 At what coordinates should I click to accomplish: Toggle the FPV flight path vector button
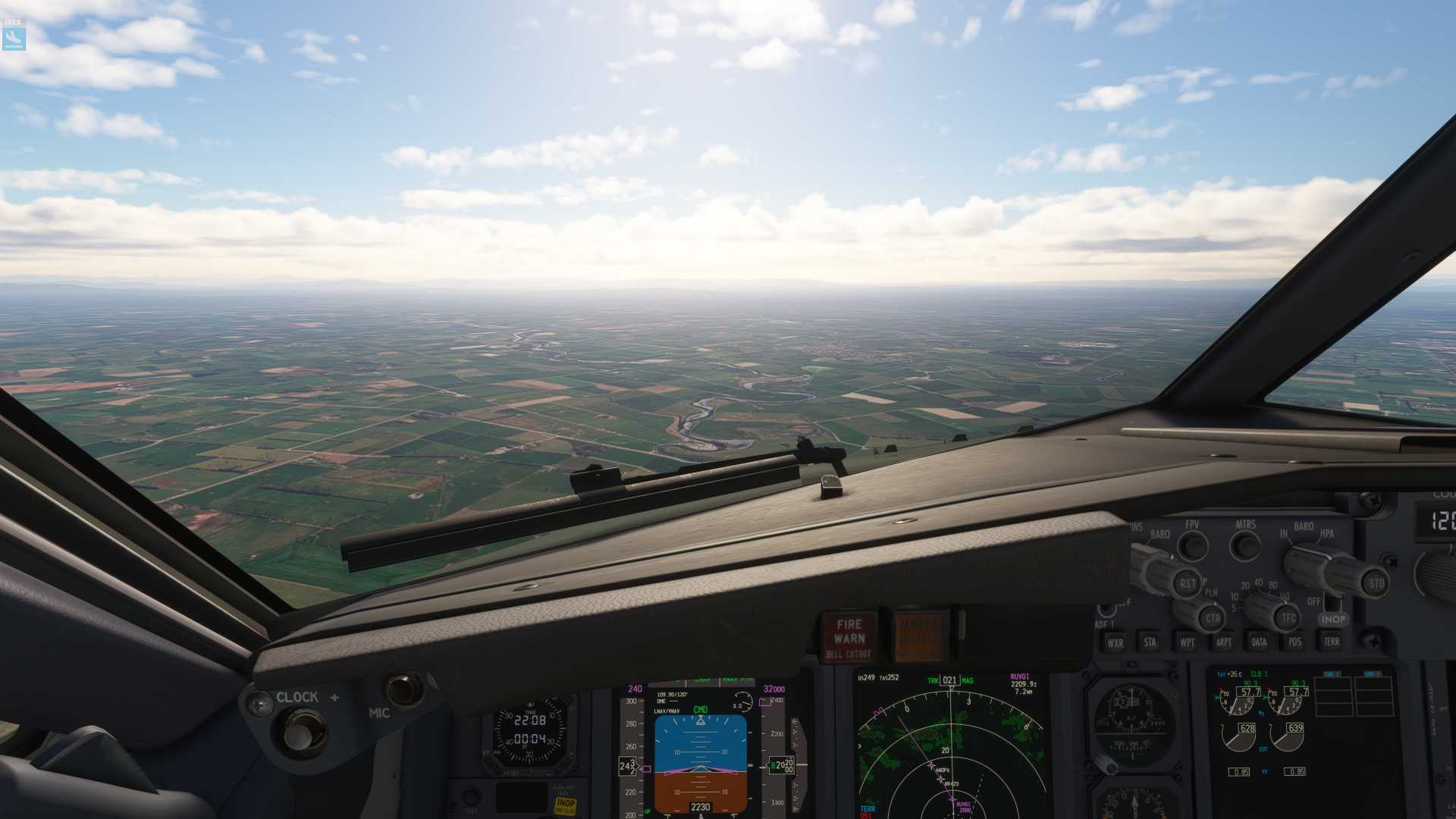tap(1192, 544)
